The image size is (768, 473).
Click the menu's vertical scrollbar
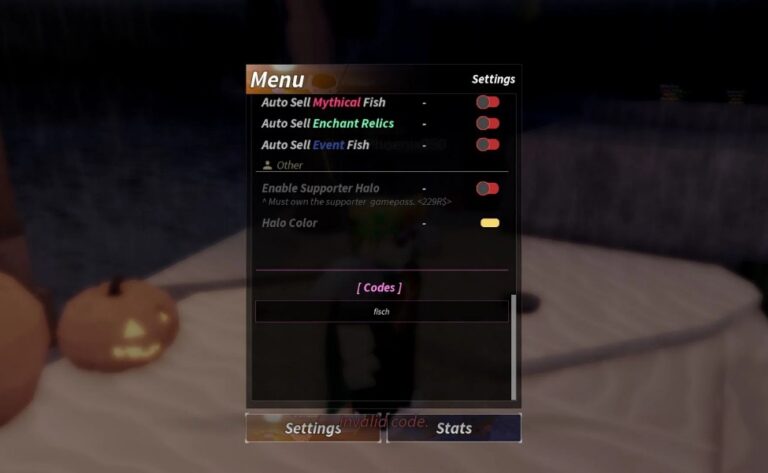tap(514, 345)
